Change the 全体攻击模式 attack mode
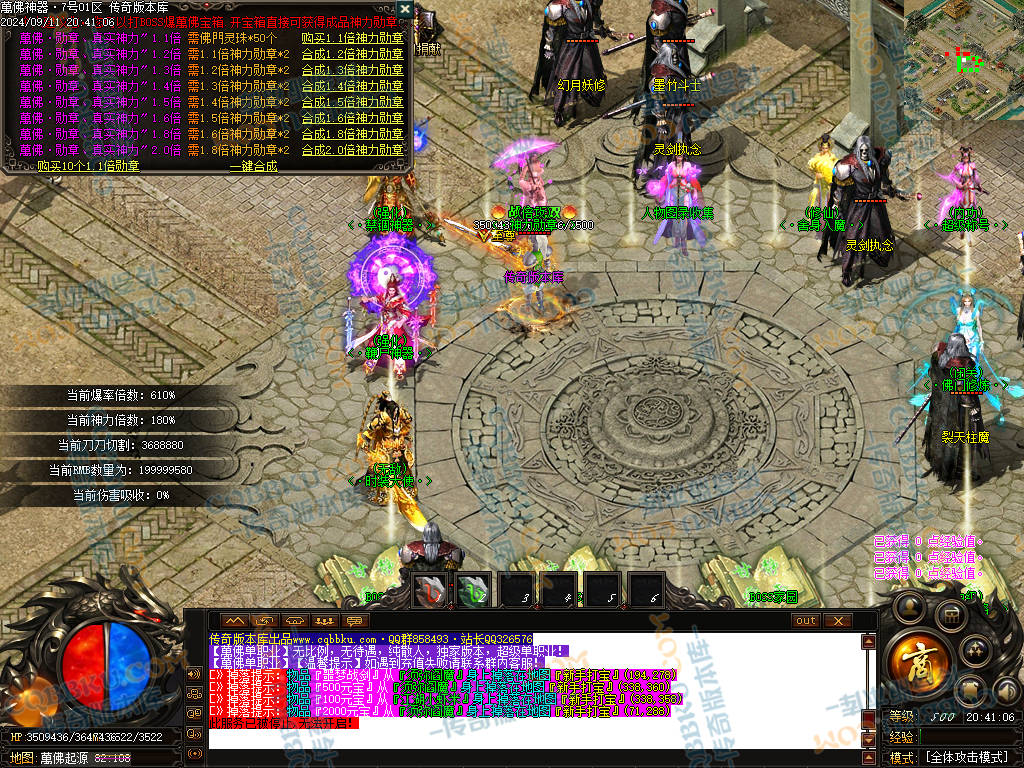Image resolution: width=1024 pixels, height=768 pixels. 965,757
